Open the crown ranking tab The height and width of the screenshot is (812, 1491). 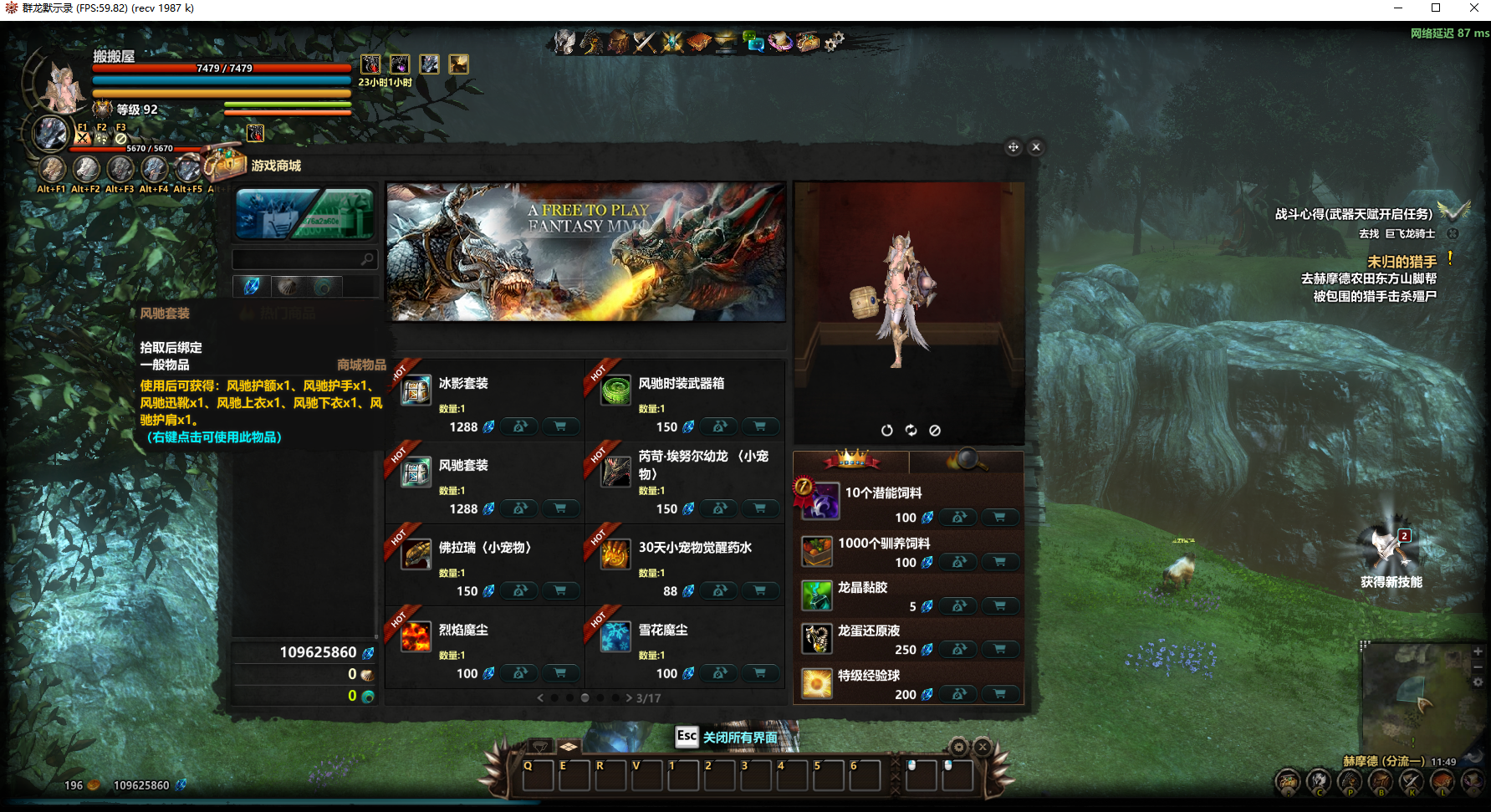[851, 460]
